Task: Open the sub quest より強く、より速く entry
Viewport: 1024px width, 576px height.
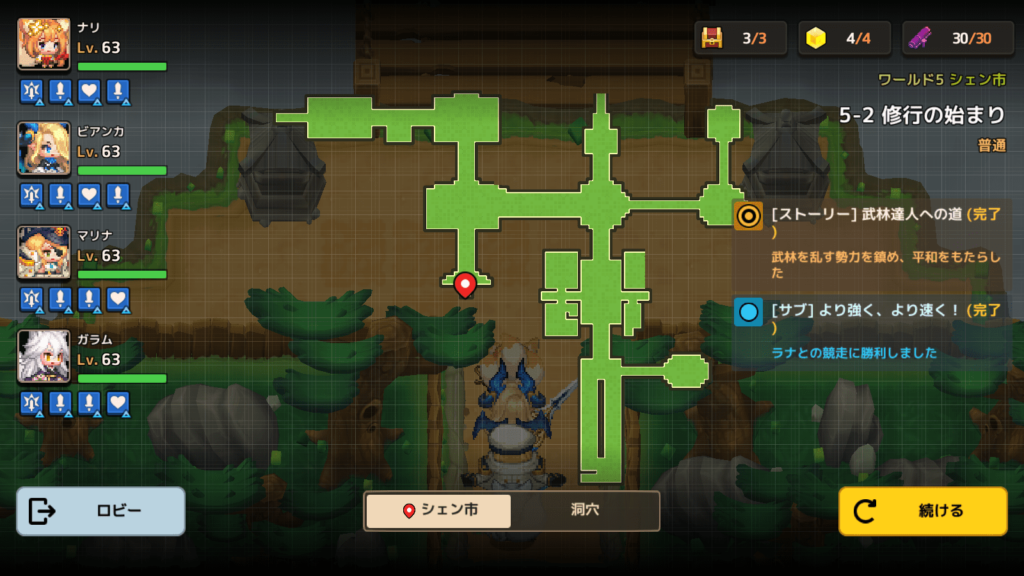Action: [870, 328]
